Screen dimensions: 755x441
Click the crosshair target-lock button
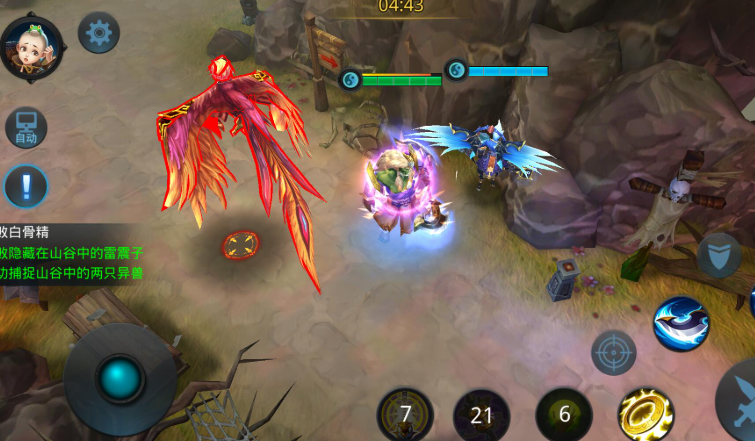(x=613, y=352)
